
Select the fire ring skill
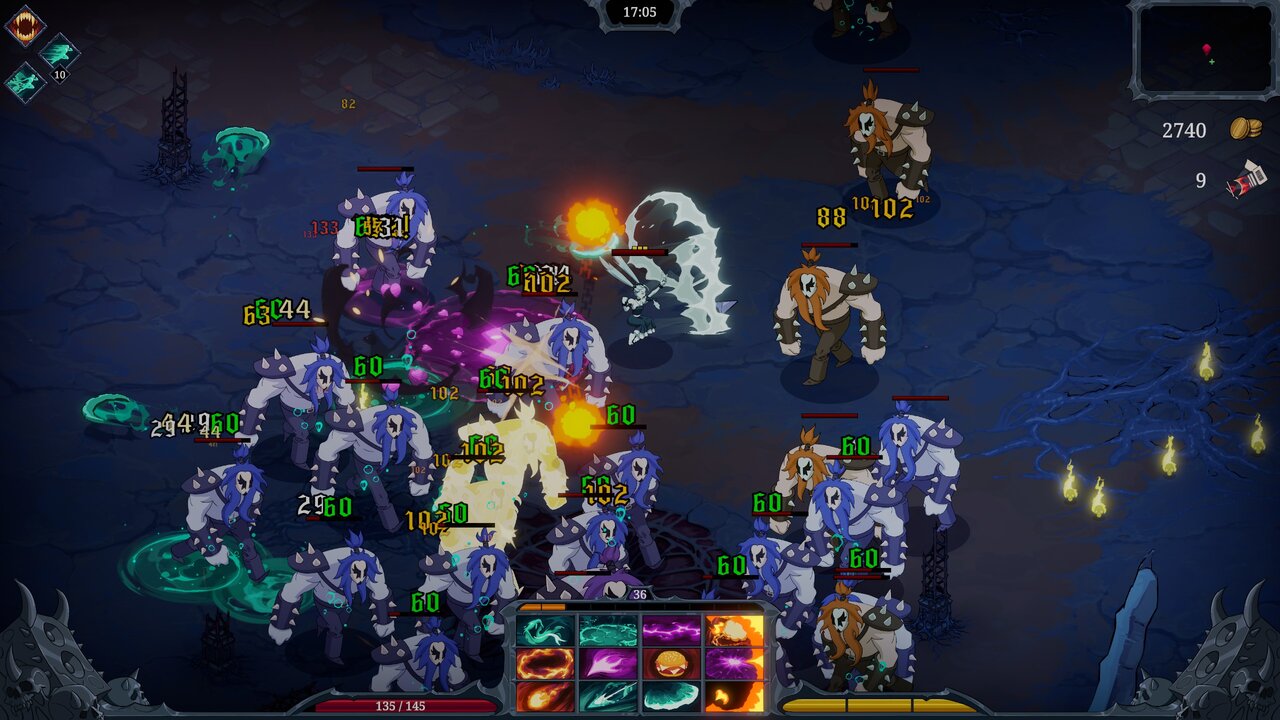[x=545, y=663]
